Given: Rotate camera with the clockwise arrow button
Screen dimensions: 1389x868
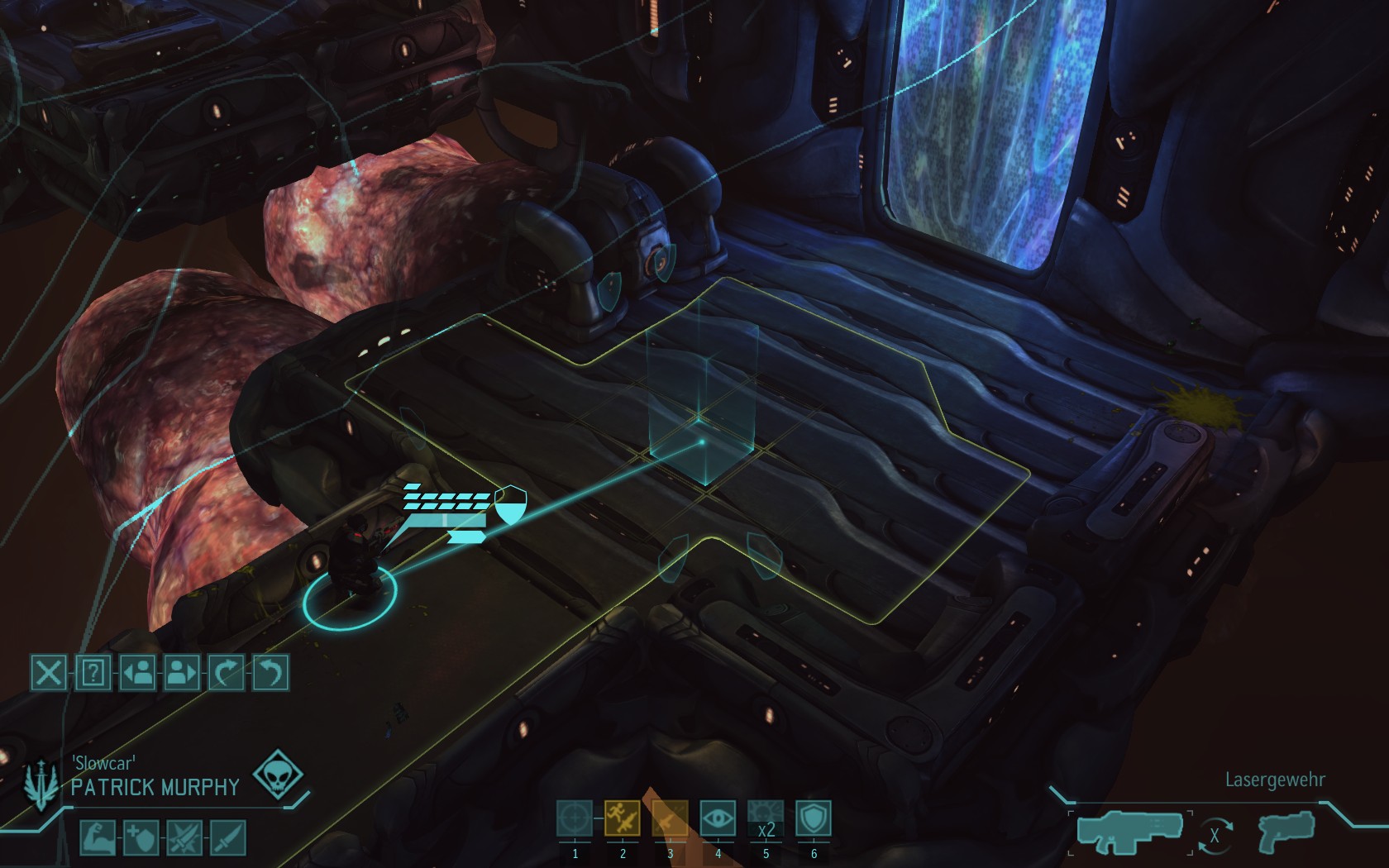Looking at the screenshot, I should [227, 673].
